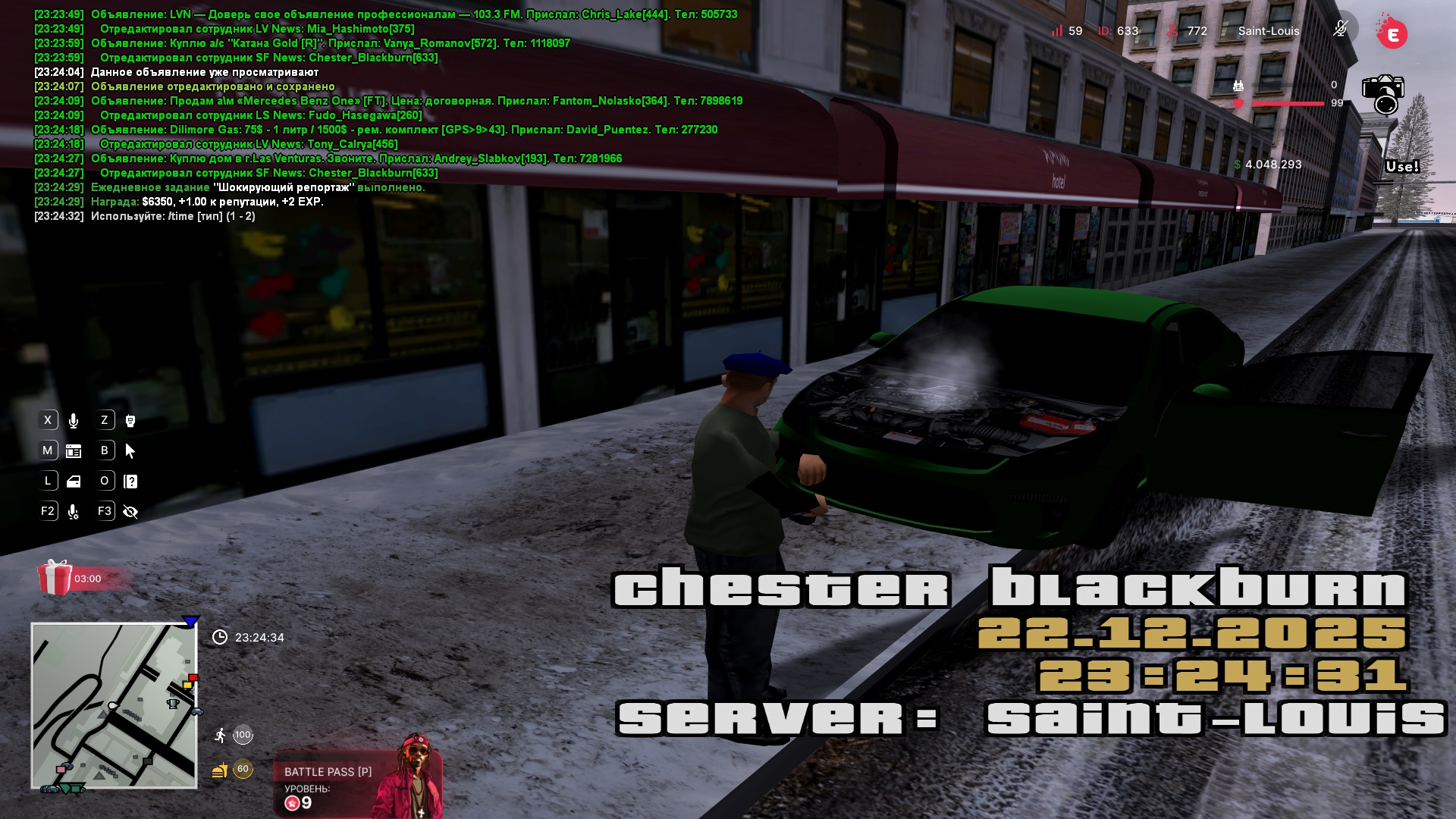Click the yellow burger hunger icon

point(220,770)
